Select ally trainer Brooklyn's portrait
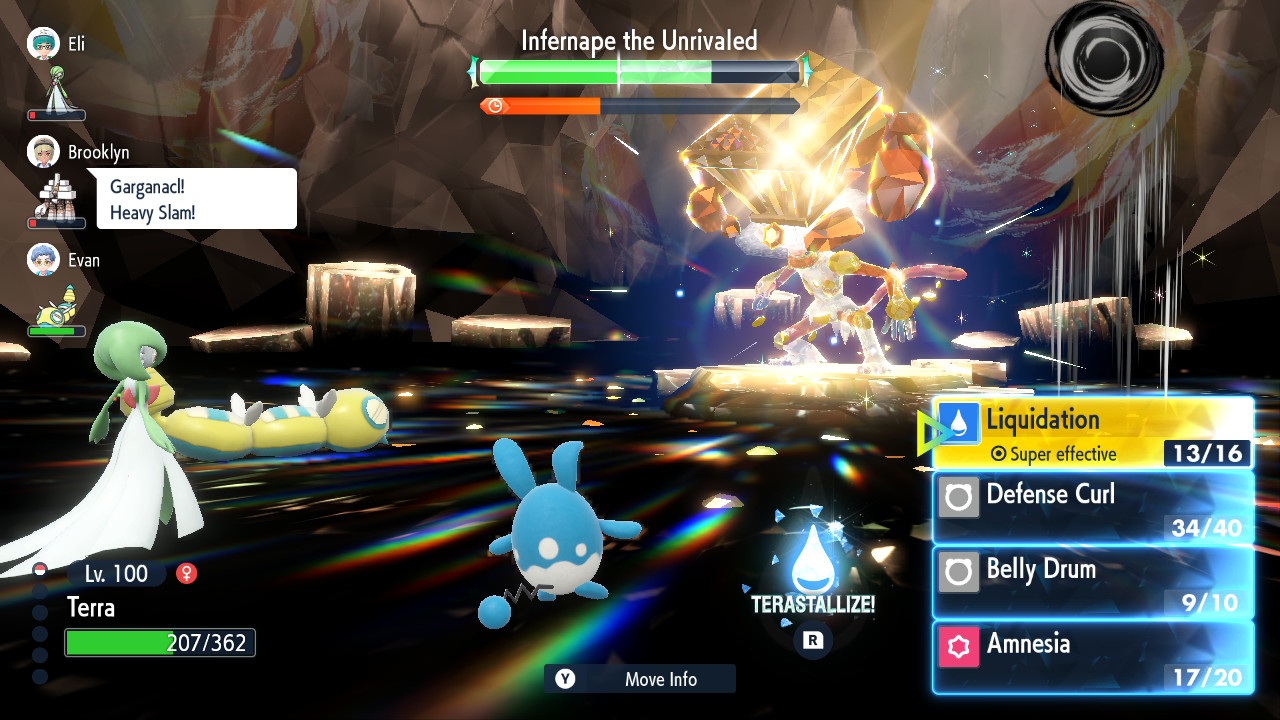This screenshot has width=1280, height=720. [43, 151]
